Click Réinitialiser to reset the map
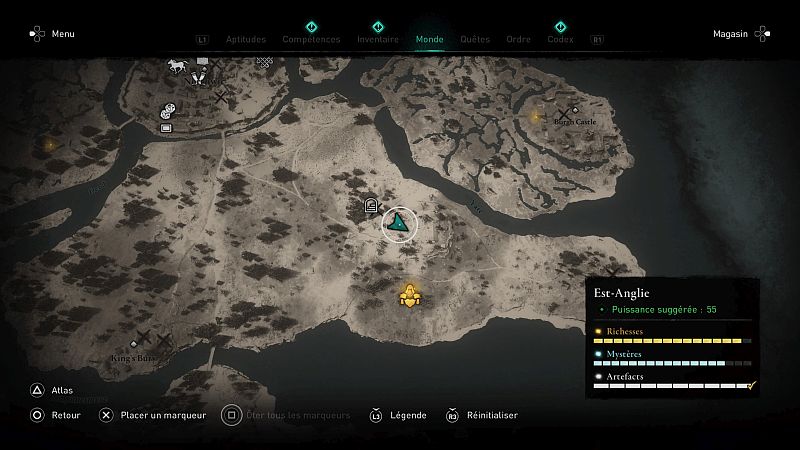Screen dimensions: 800x450 481,415
